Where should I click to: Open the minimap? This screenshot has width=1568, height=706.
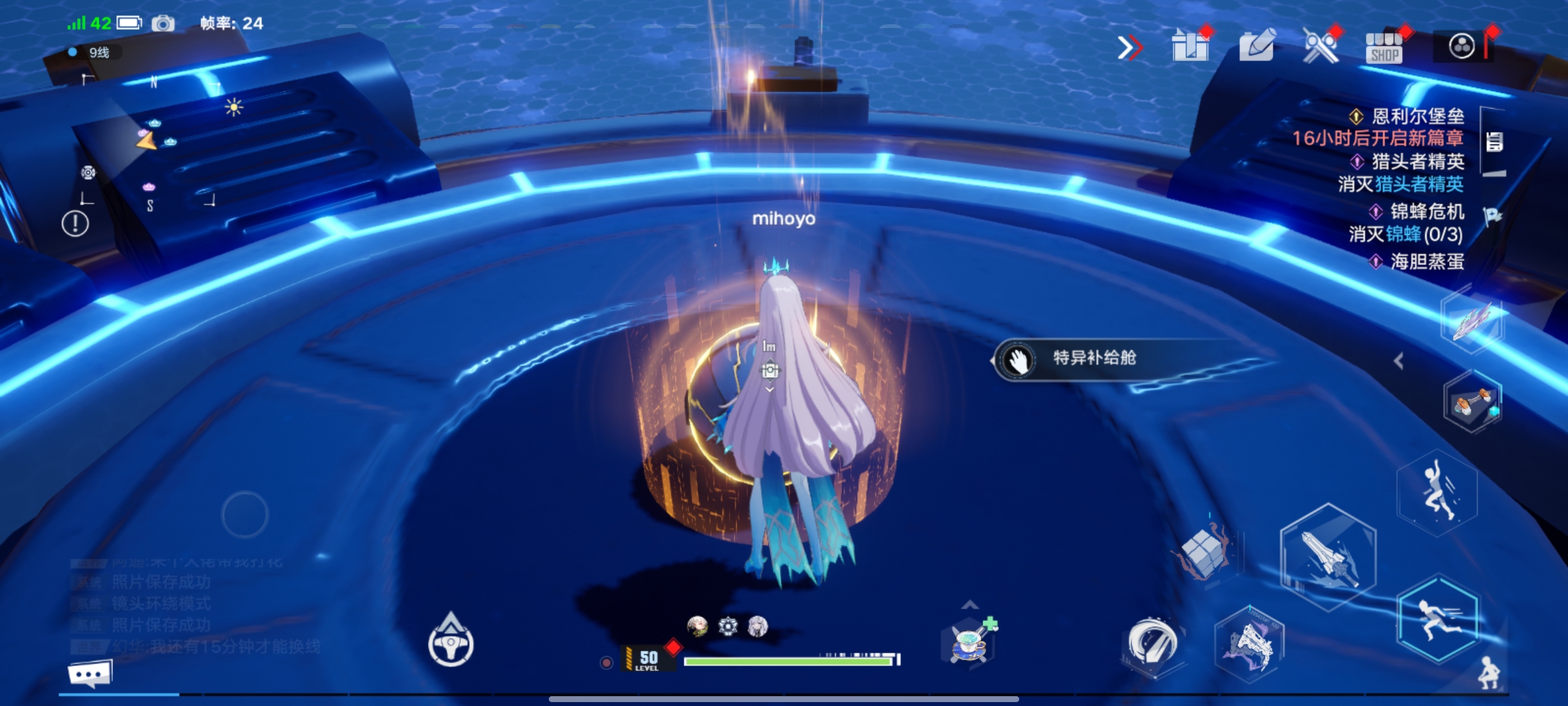[x=150, y=143]
